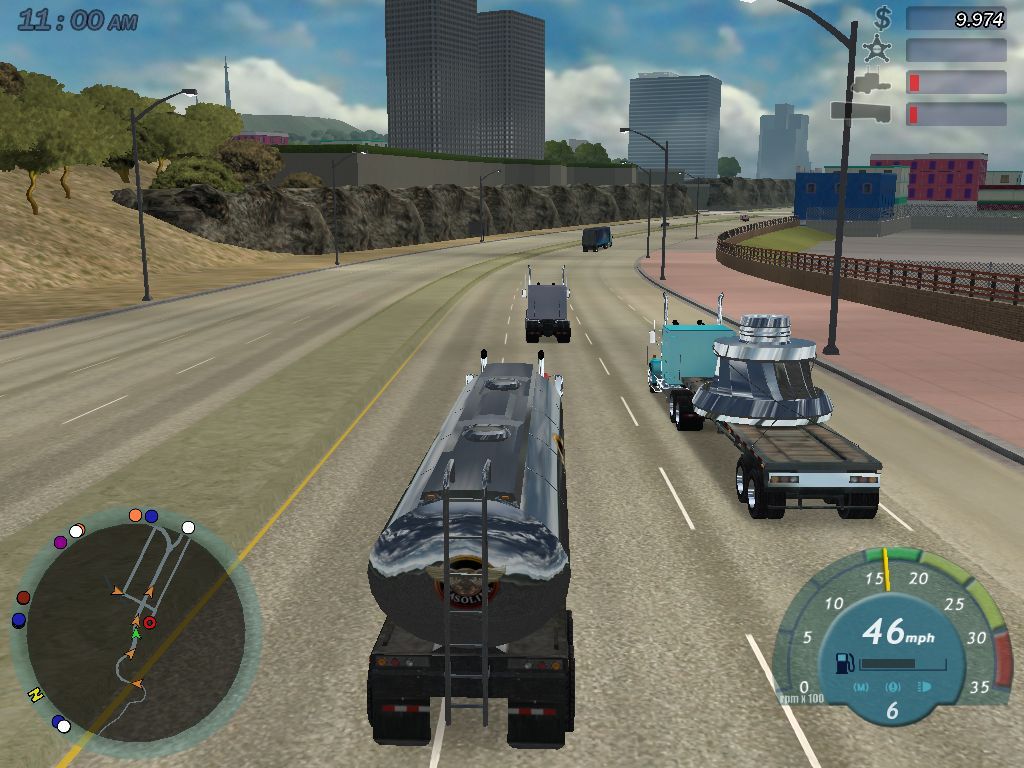Click the parking brake indicator icon
Image resolution: width=1024 pixels, height=768 pixels.
coord(893,687)
